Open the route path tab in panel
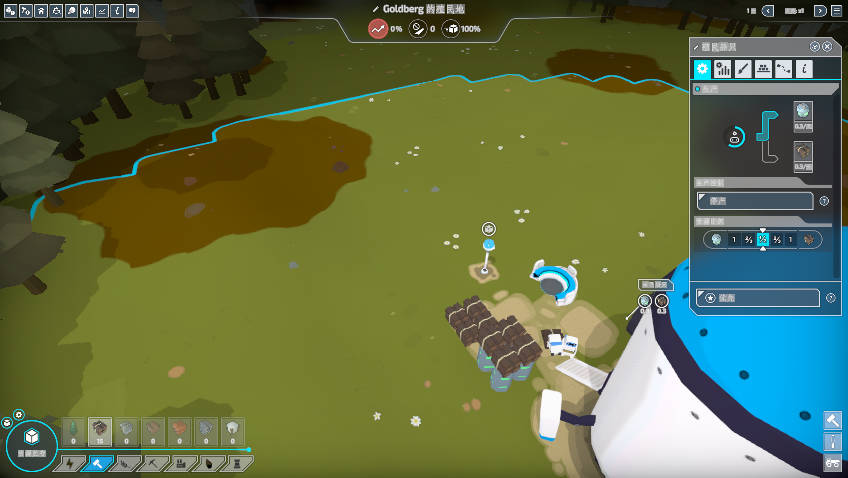 [784, 69]
